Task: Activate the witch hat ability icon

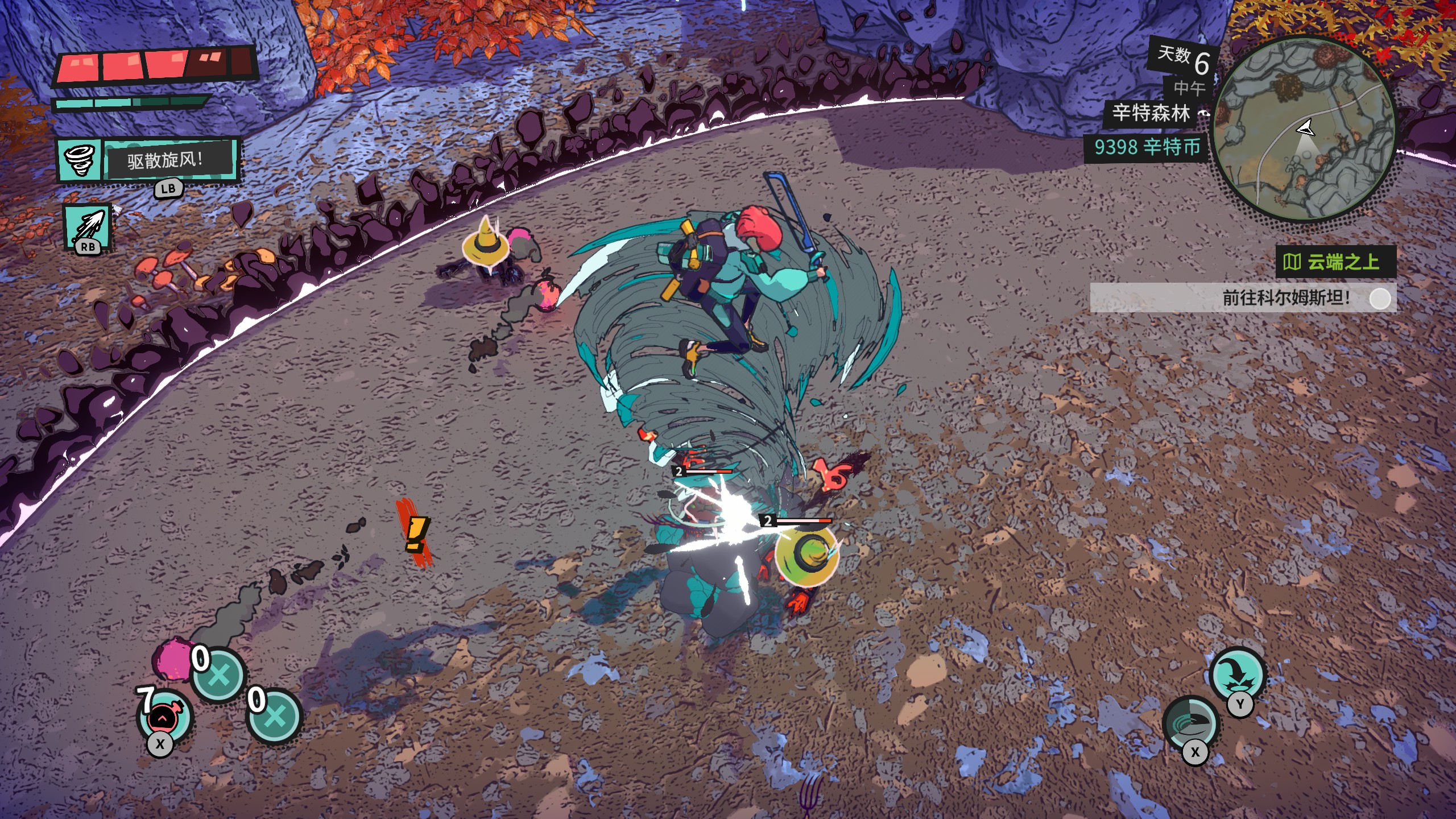Action: [1237, 676]
